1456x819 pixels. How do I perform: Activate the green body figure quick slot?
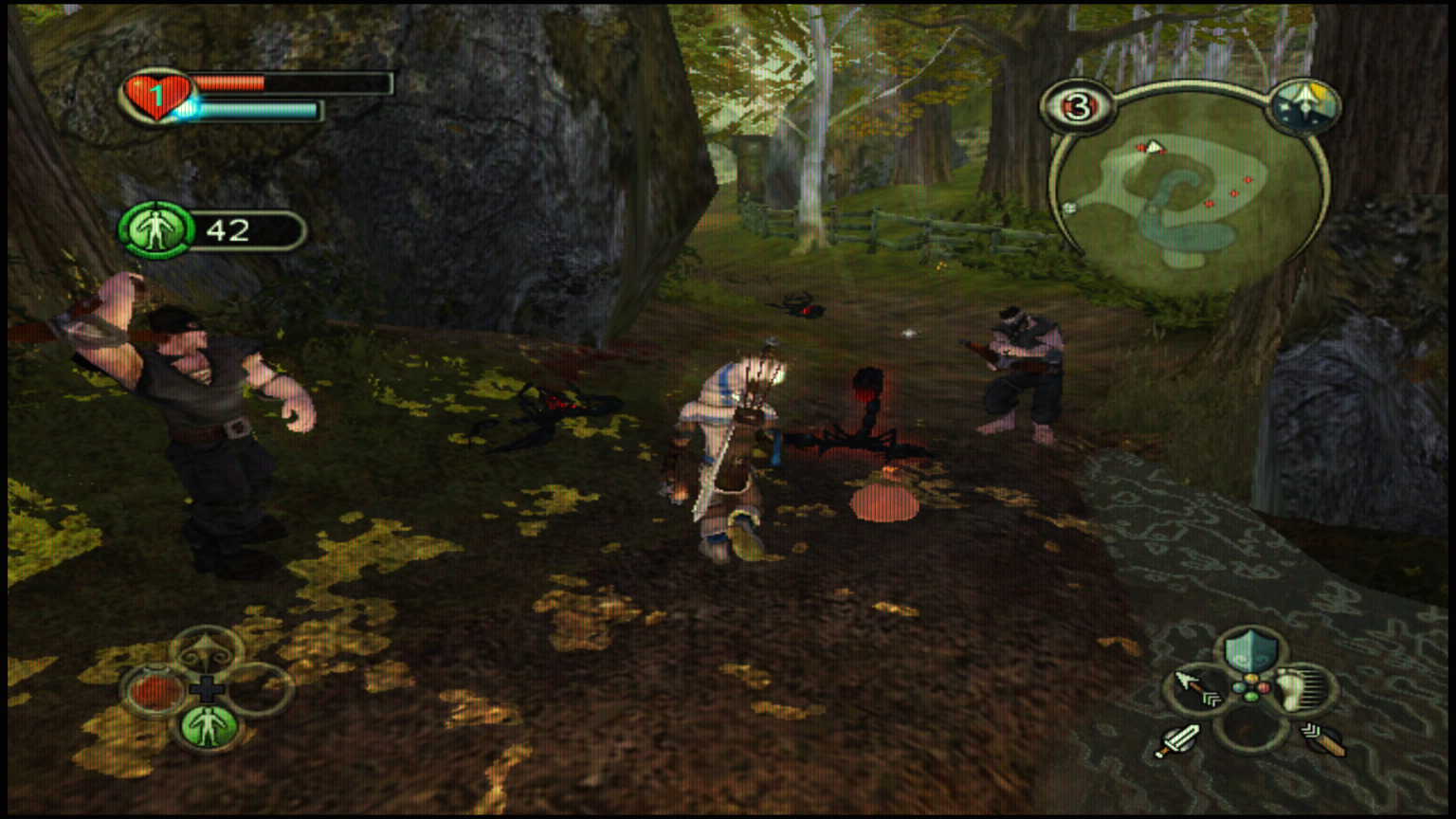[x=208, y=727]
